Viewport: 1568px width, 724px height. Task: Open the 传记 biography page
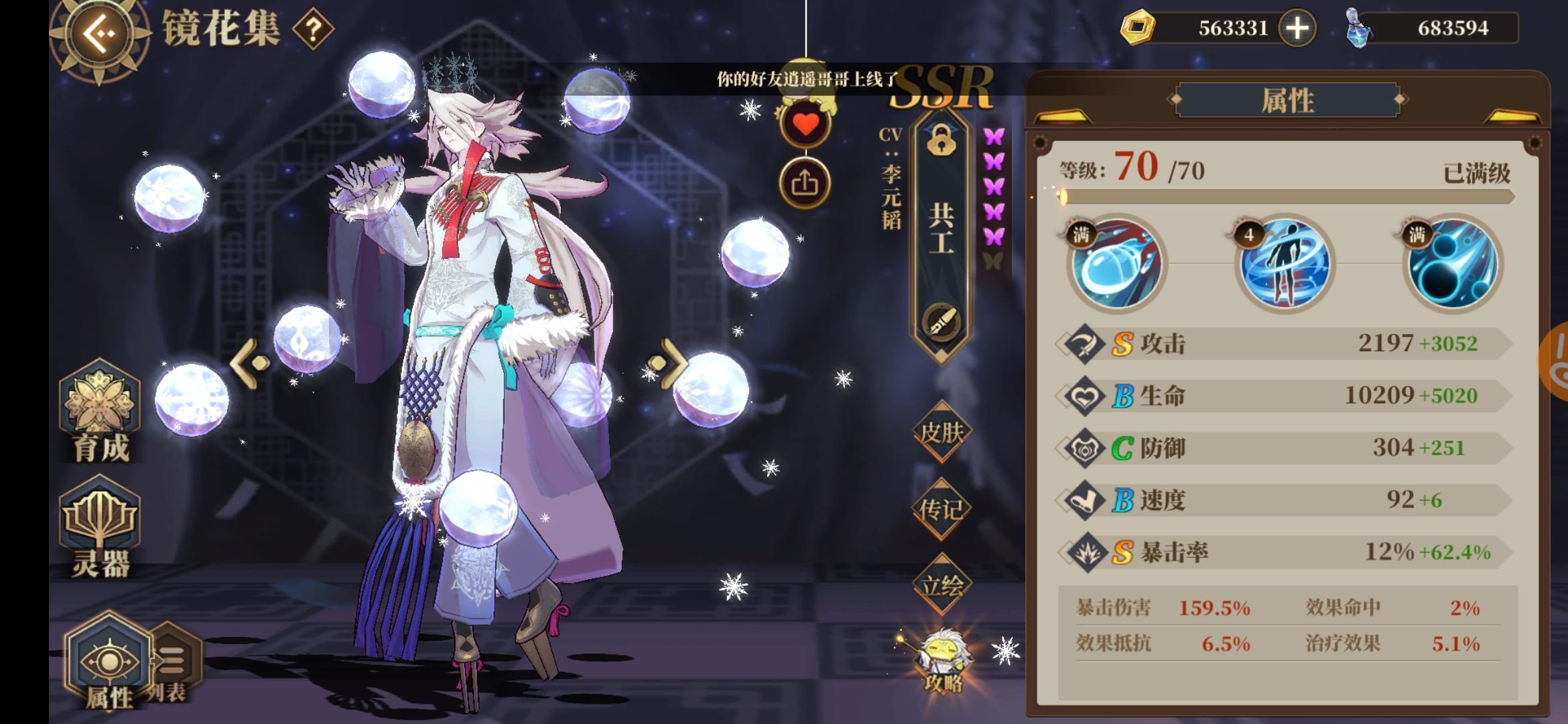pos(941,511)
